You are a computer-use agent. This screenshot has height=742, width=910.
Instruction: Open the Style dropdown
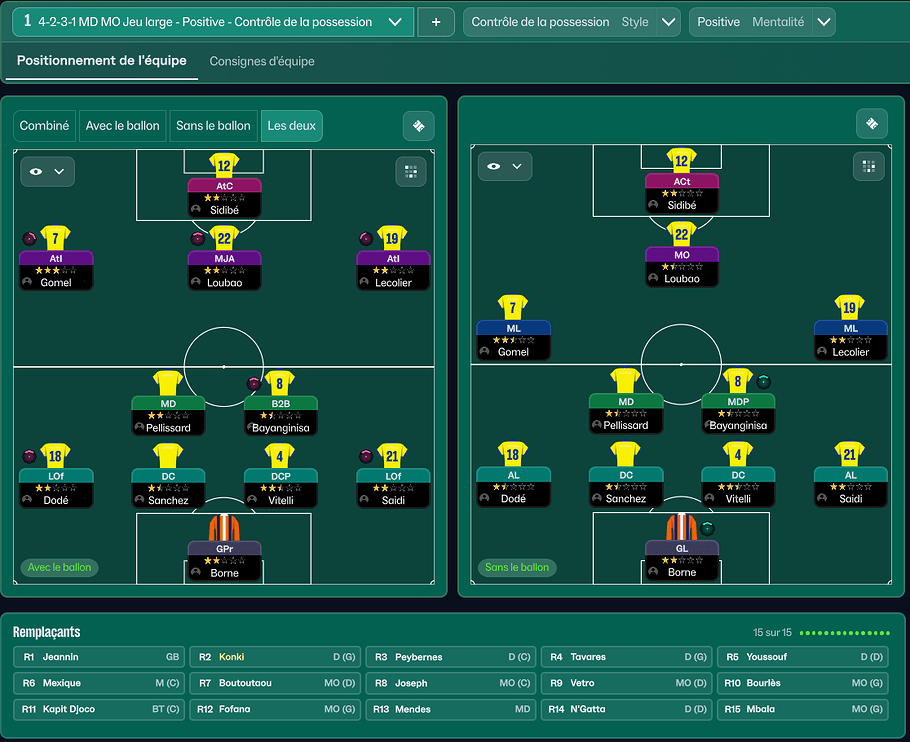pyautogui.click(x=668, y=22)
